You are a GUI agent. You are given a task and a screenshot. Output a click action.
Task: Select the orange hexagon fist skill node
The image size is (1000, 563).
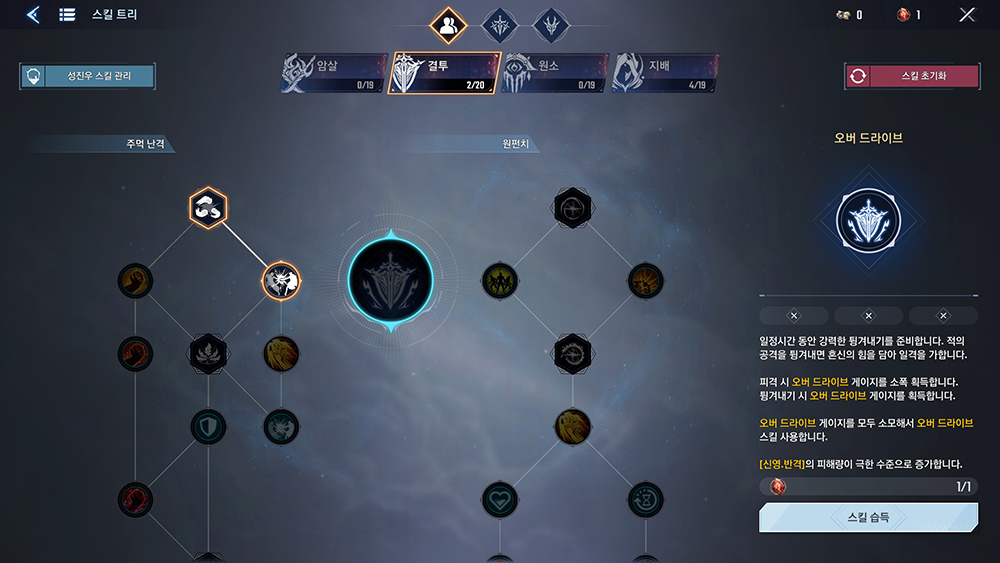pyautogui.click(x=208, y=208)
